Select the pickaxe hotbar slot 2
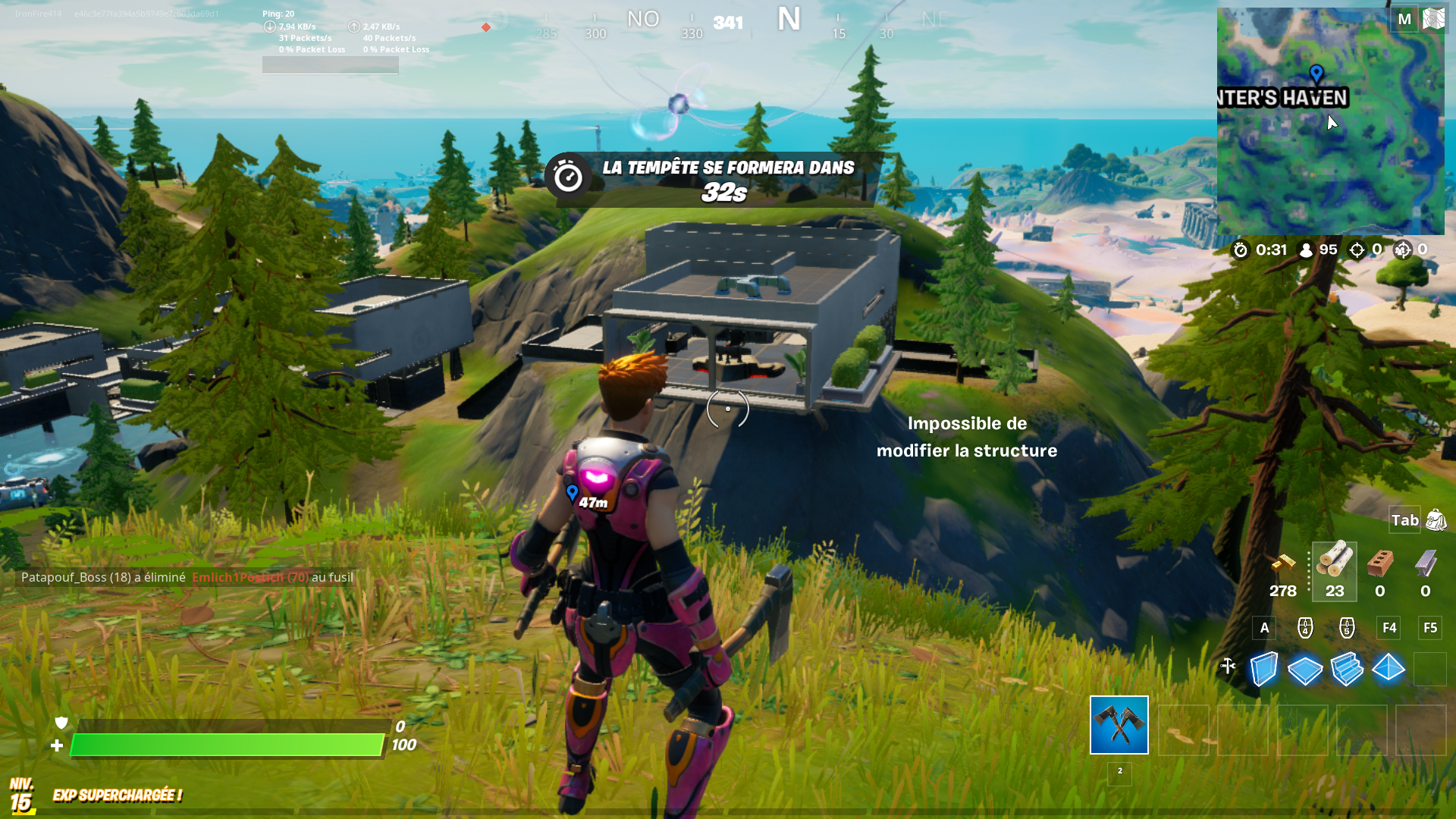Image resolution: width=1456 pixels, height=819 pixels. pos(1119,726)
